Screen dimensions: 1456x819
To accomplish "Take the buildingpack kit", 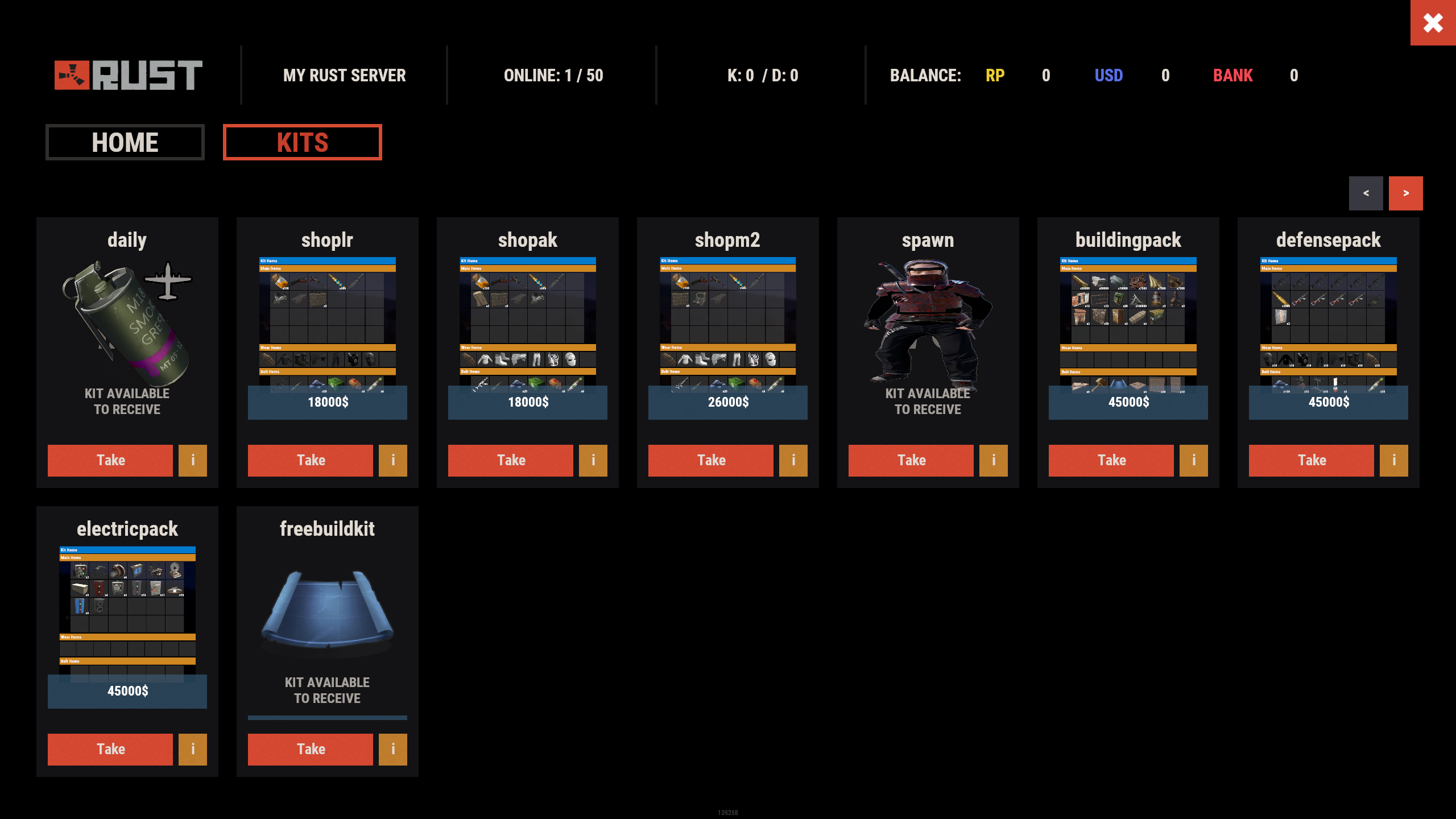I will click(x=1111, y=460).
